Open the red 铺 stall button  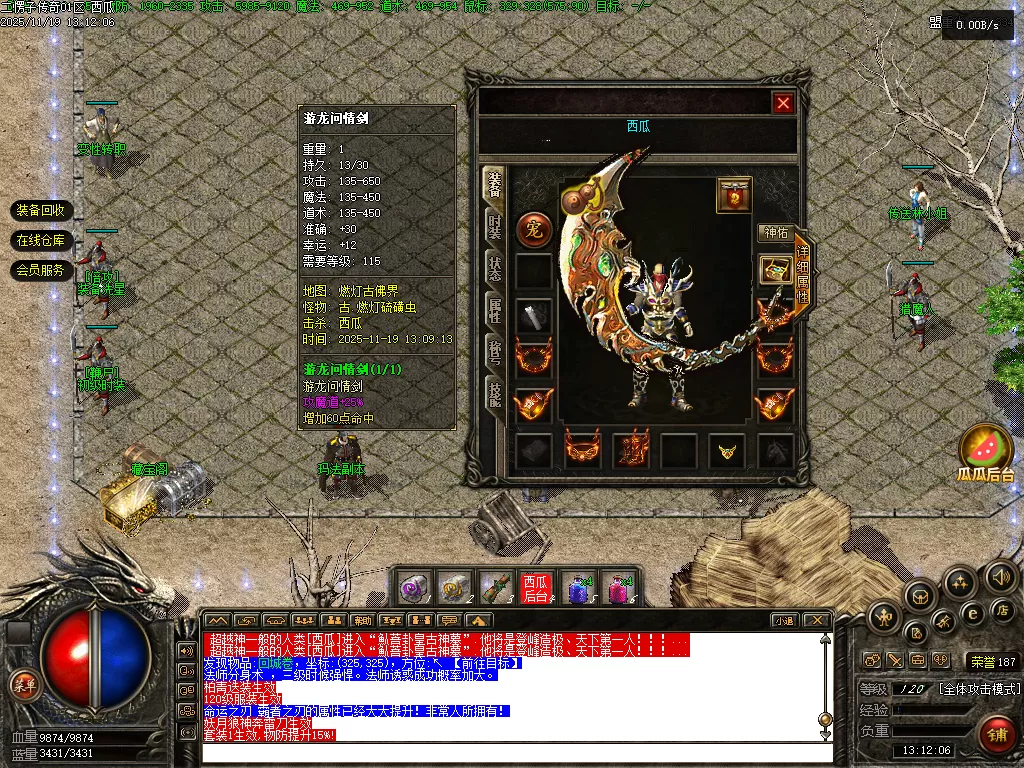(x=996, y=735)
